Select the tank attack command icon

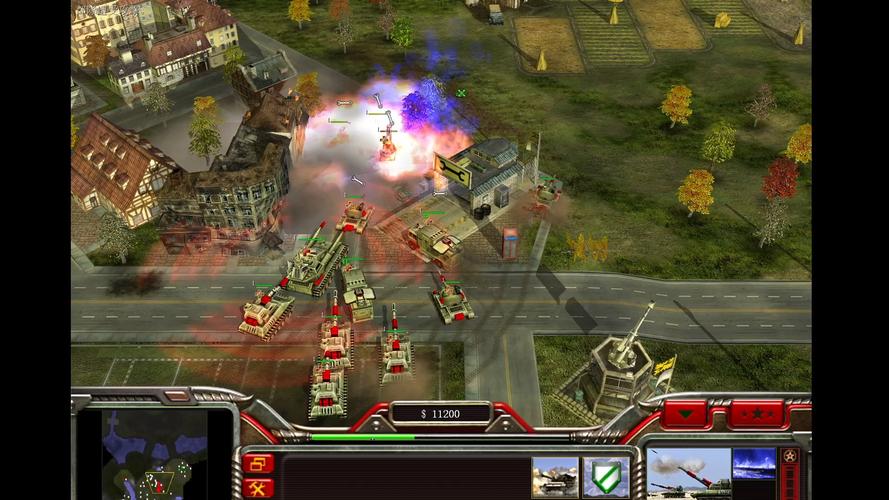(555, 477)
